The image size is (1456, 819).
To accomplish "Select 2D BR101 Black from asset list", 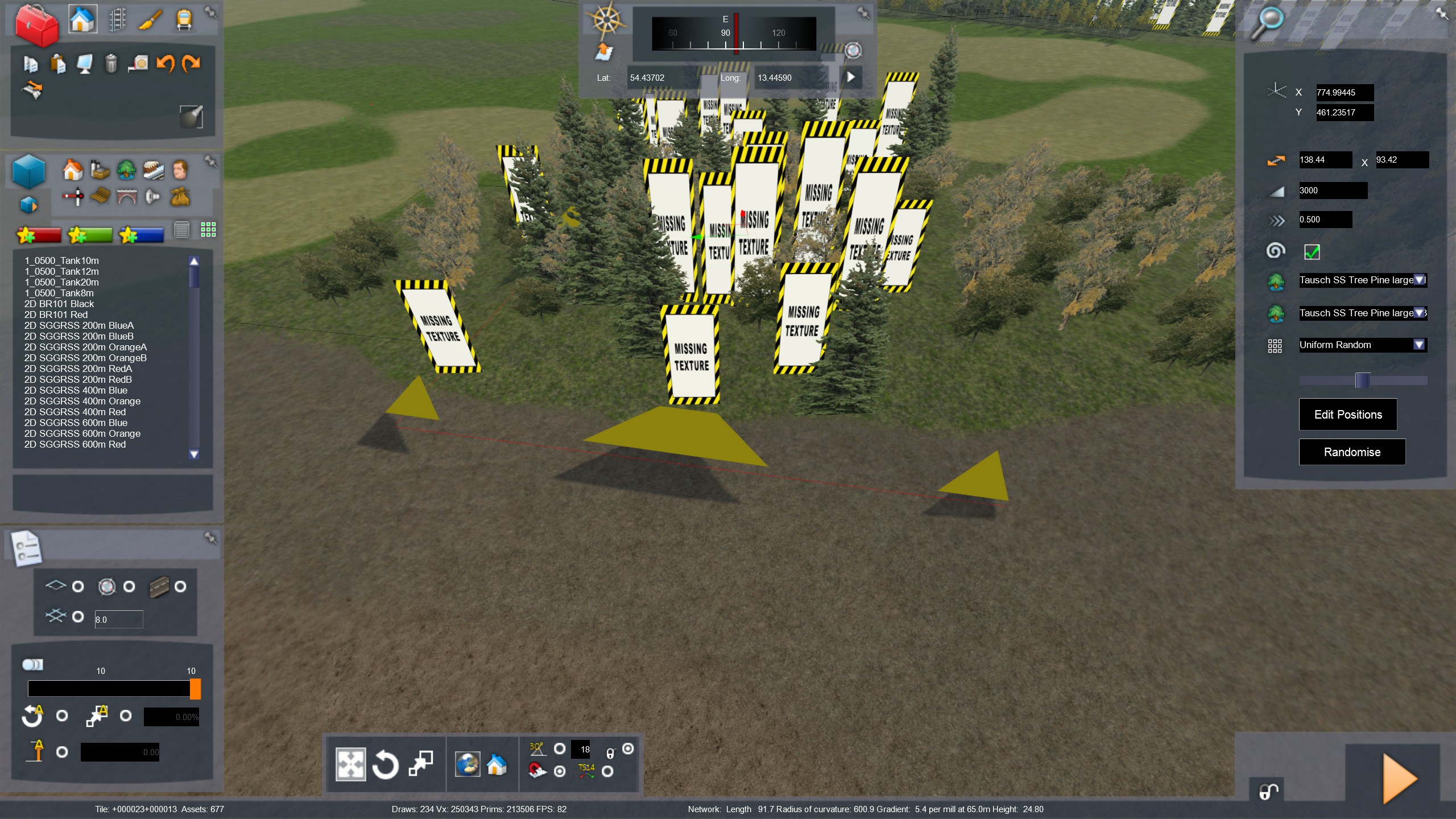I will [x=59, y=304].
